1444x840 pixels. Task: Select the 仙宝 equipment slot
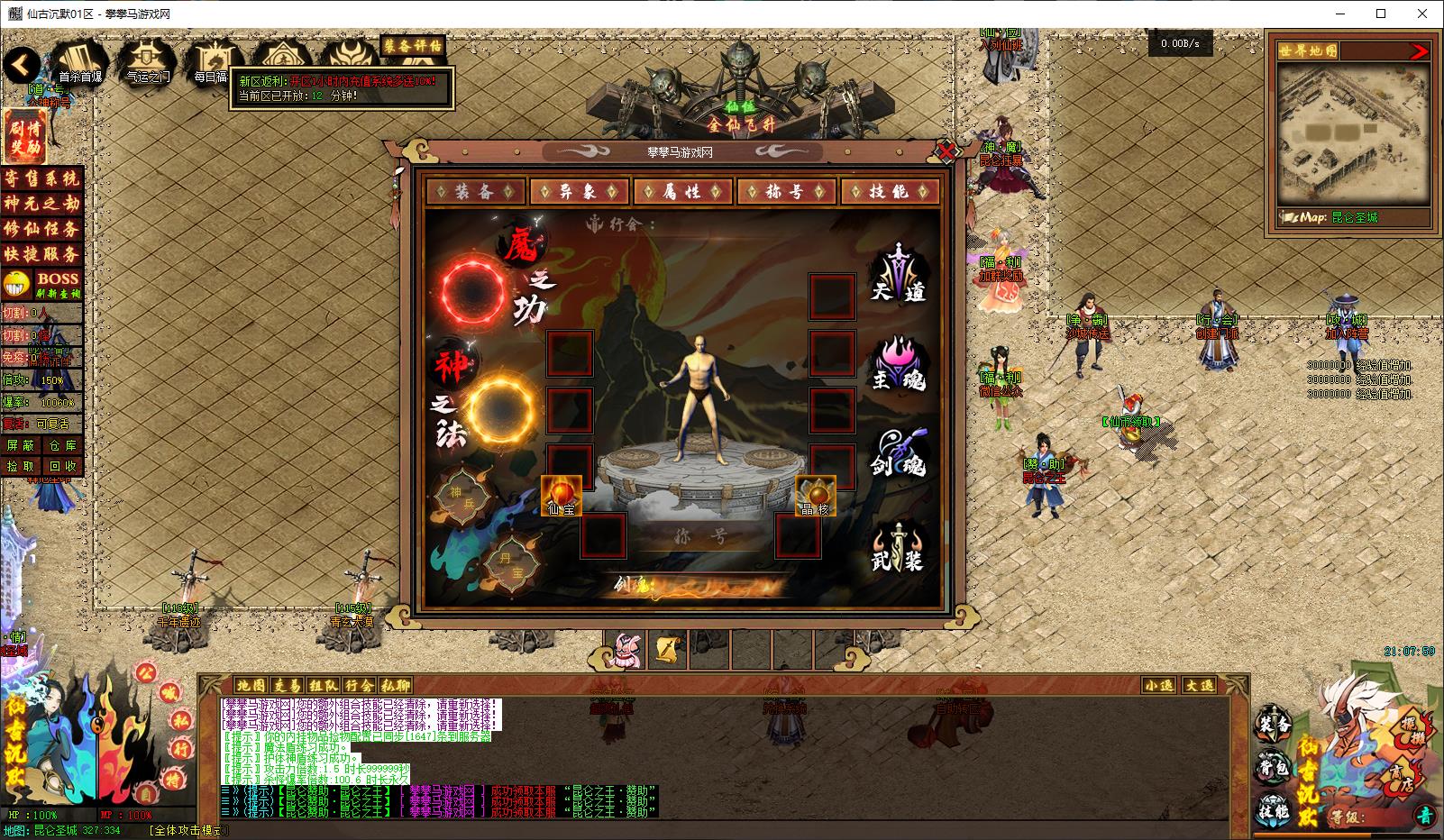click(x=561, y=496)
